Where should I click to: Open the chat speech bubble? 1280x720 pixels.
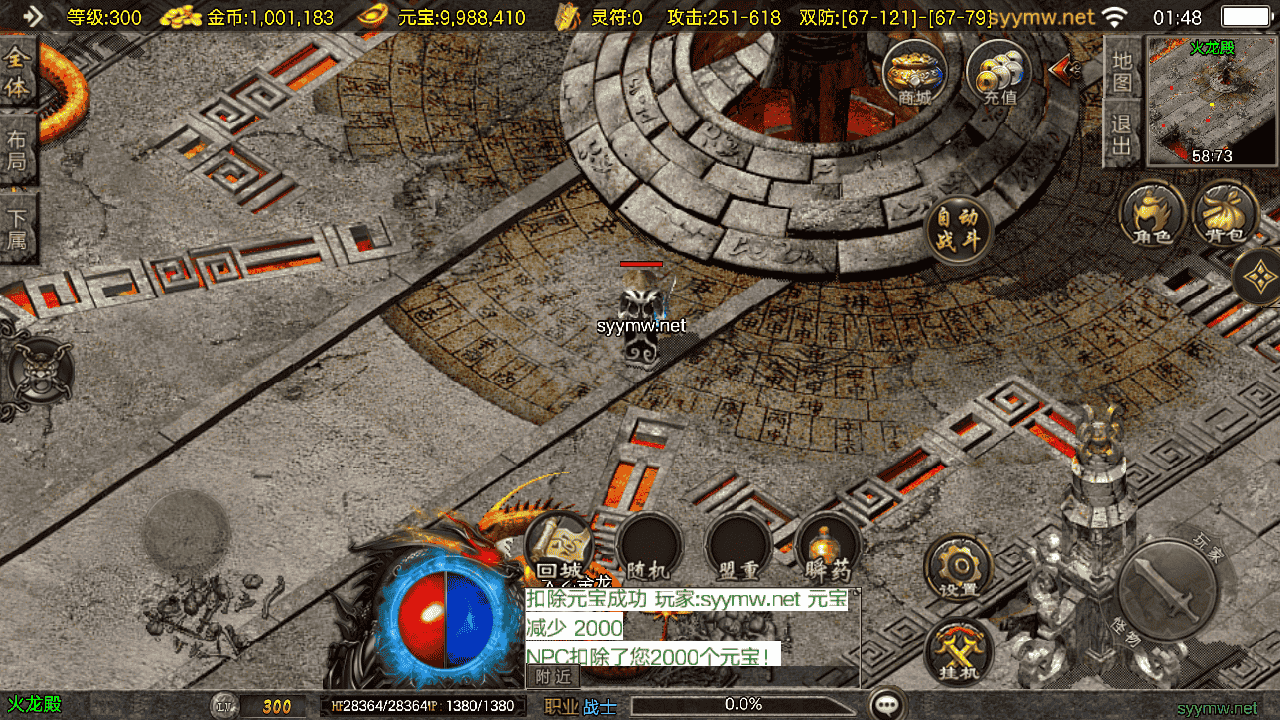[x=887, y=704]
